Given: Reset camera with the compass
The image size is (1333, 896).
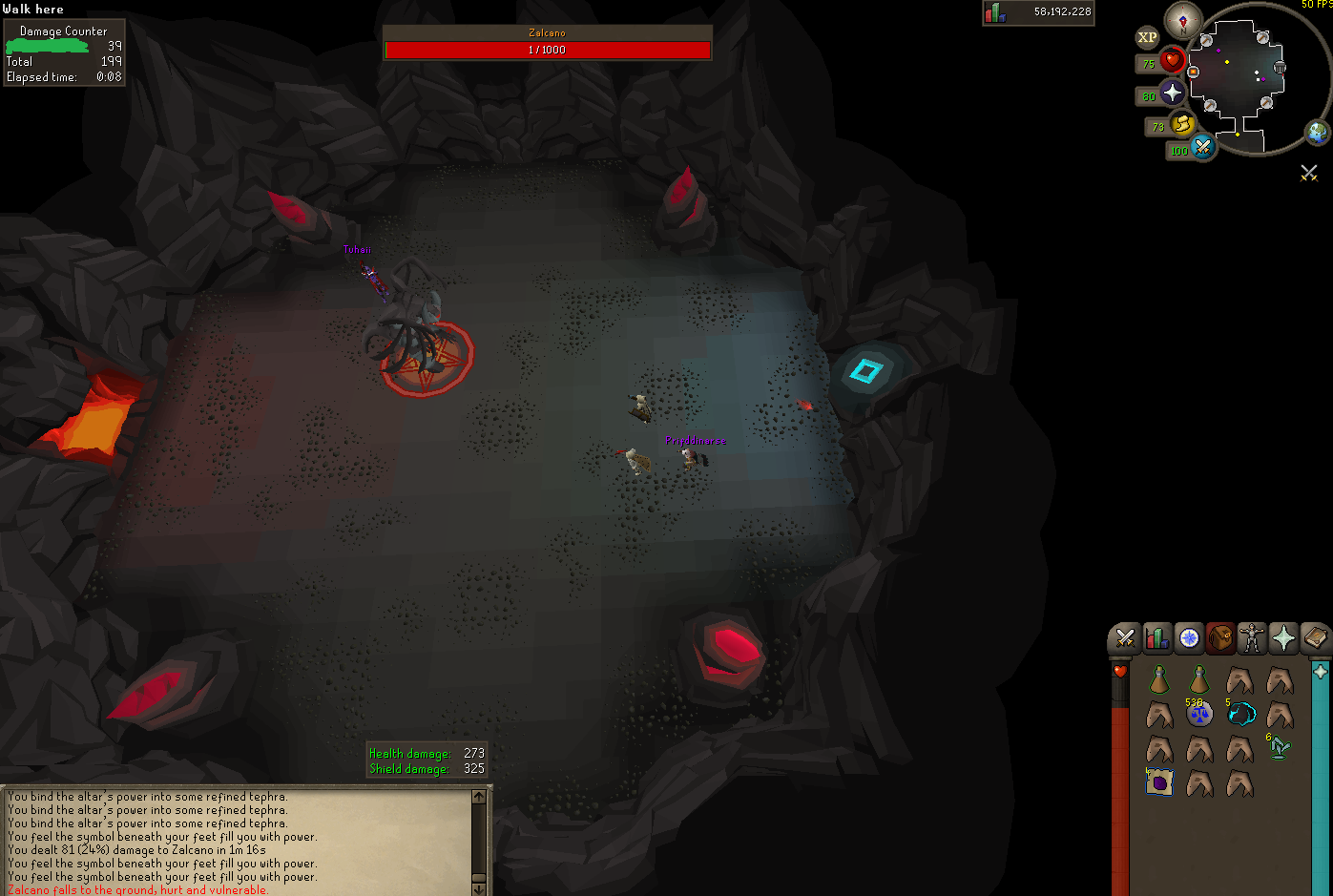Looking at the screenshot, I should pyautogui.click(x=1181, y=22).
